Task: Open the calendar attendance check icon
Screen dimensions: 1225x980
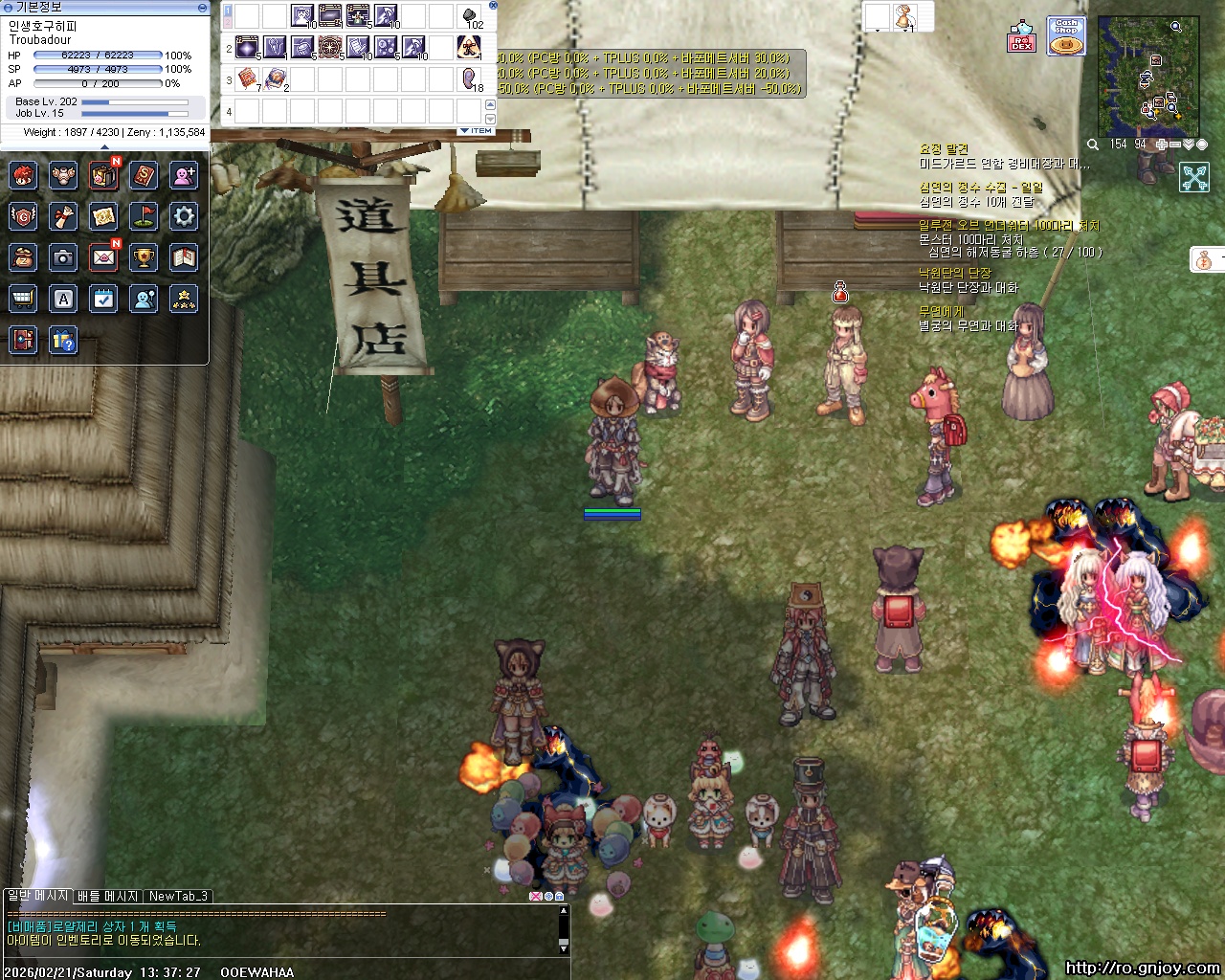Action: click(103, 299)
